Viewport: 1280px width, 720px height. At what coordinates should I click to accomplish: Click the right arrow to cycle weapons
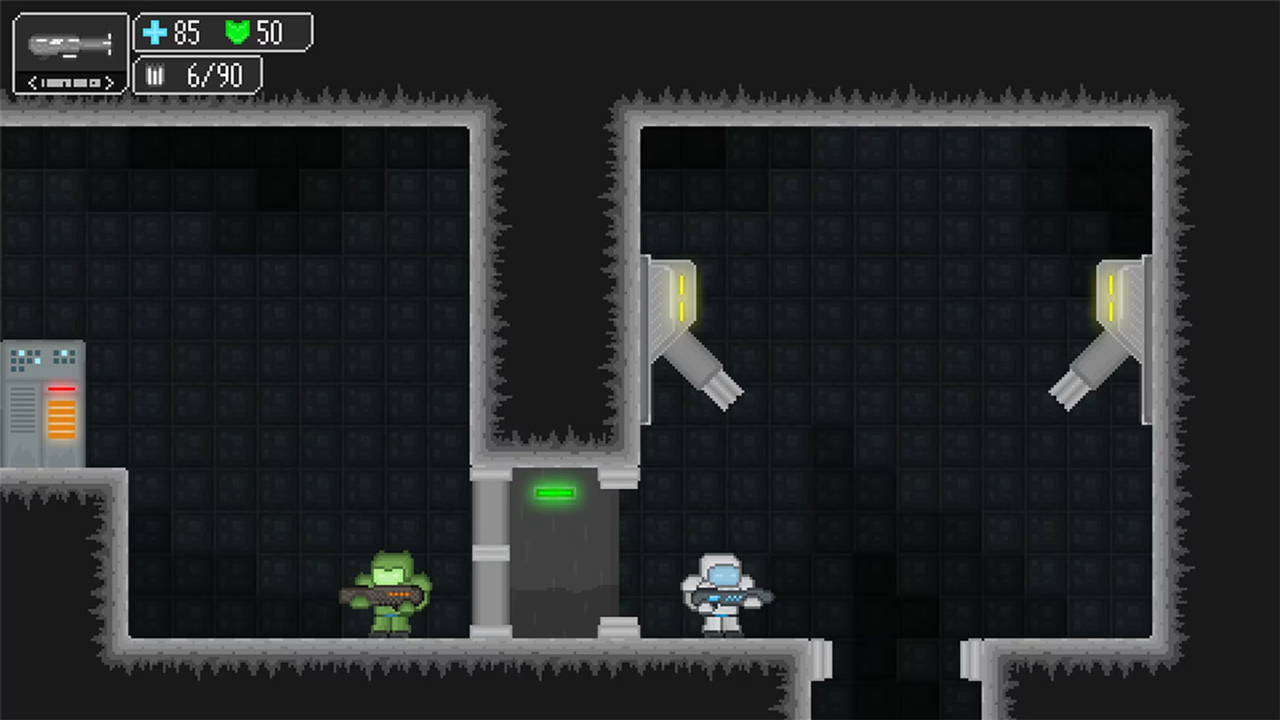(x=108, y=83)
